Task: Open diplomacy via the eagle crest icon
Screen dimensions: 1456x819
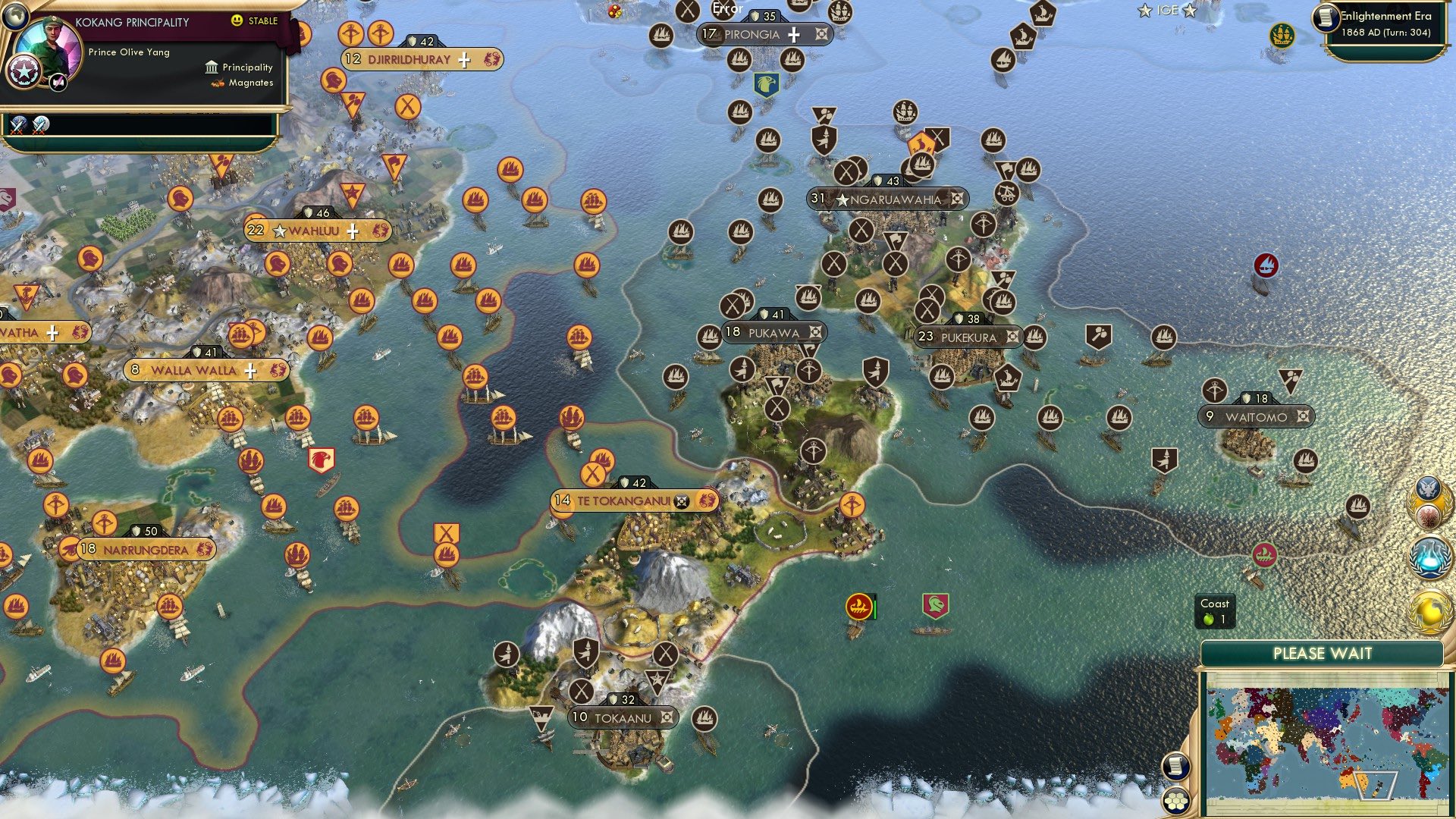Action: pos(1429,489)
